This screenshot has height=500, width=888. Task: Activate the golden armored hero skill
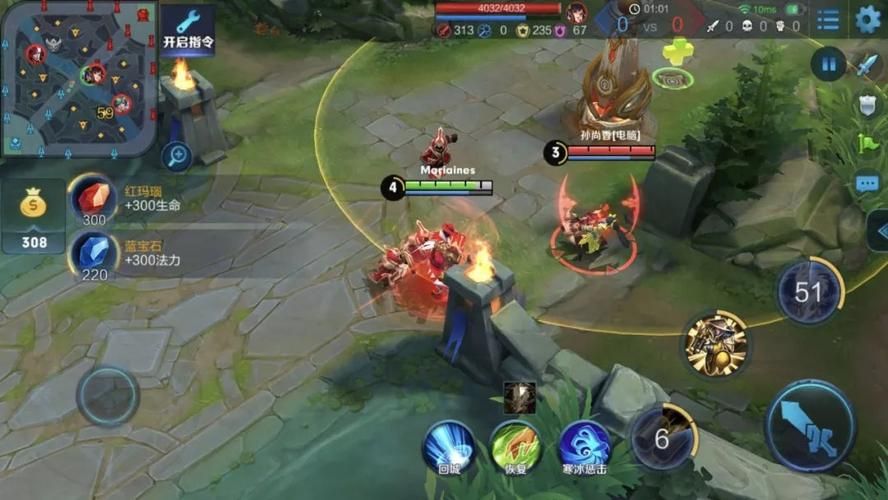coord(716,344)
